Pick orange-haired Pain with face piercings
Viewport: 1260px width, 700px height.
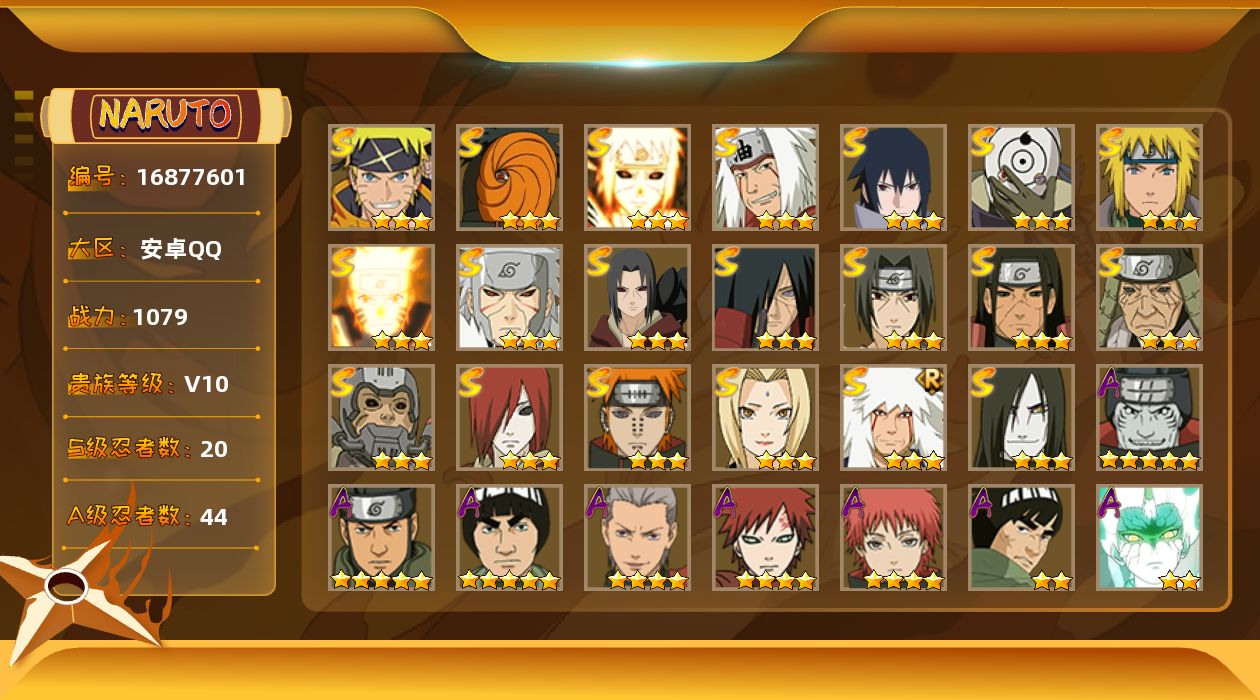click(637, 417)
